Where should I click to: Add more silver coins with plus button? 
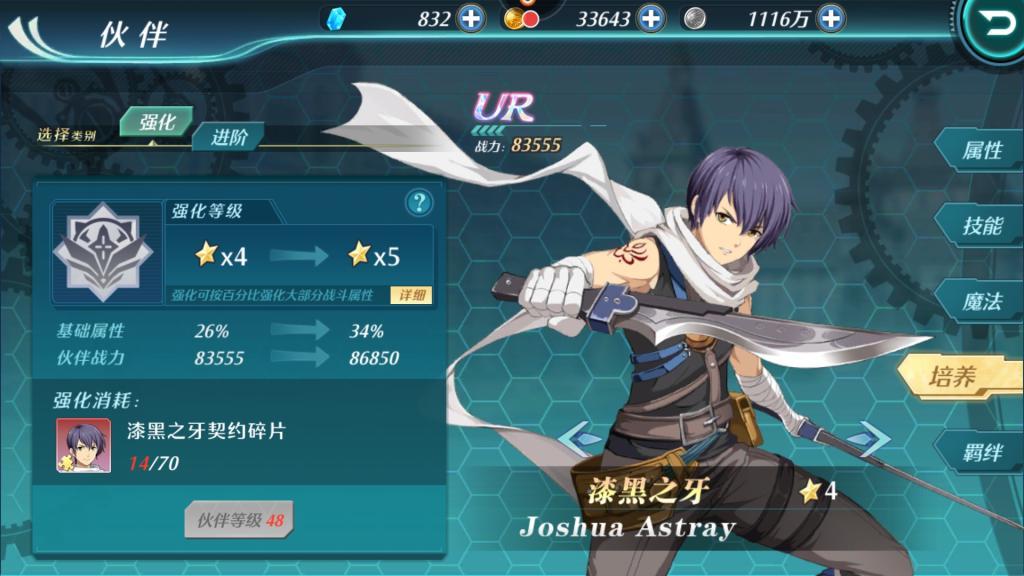pyautogui.click(x=830, y=18)
